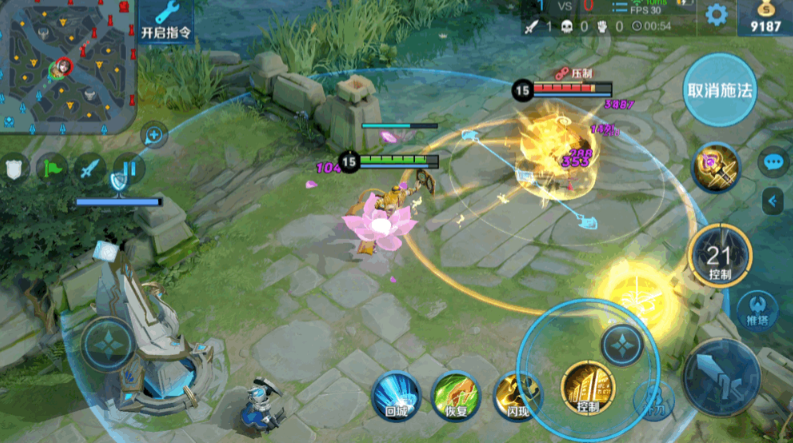The image size is (793, 443).
Task: Open the gold shop showing 9187
Action: click(765, 17)
